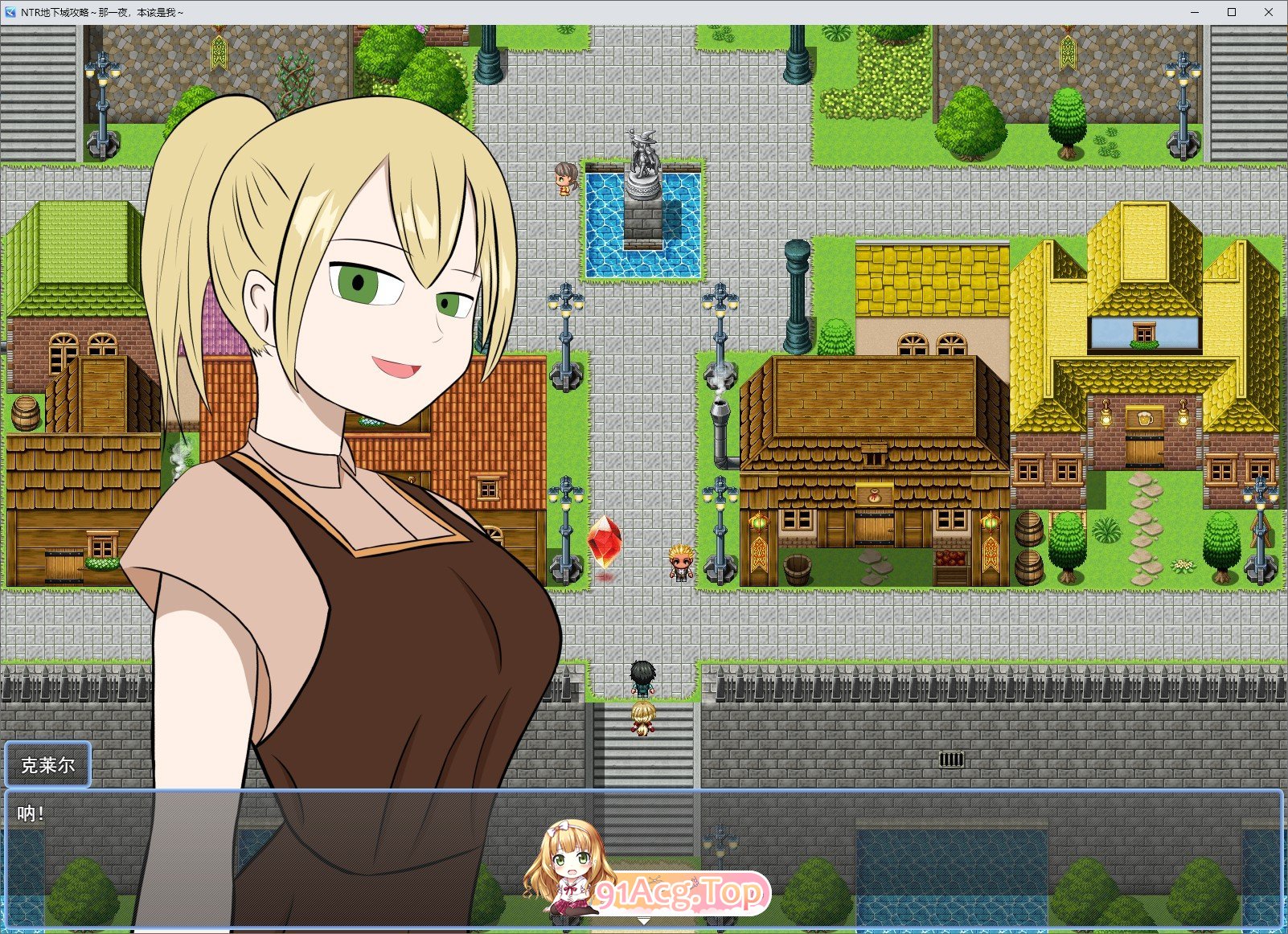
Task: Click the game icon in the title bar
Action: [x=10, y=12]
